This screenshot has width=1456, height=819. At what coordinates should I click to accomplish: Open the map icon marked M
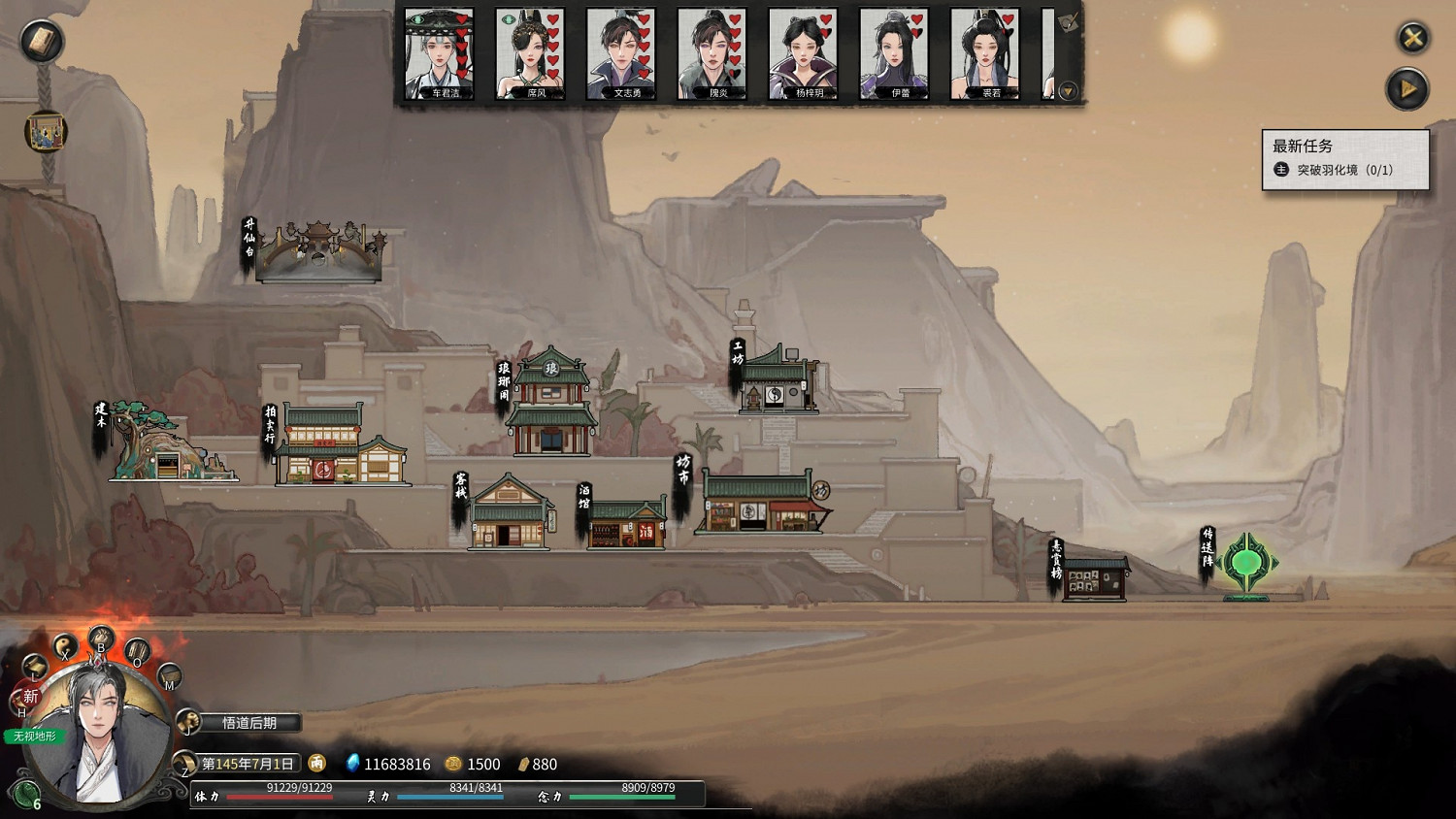click(169, 676)
